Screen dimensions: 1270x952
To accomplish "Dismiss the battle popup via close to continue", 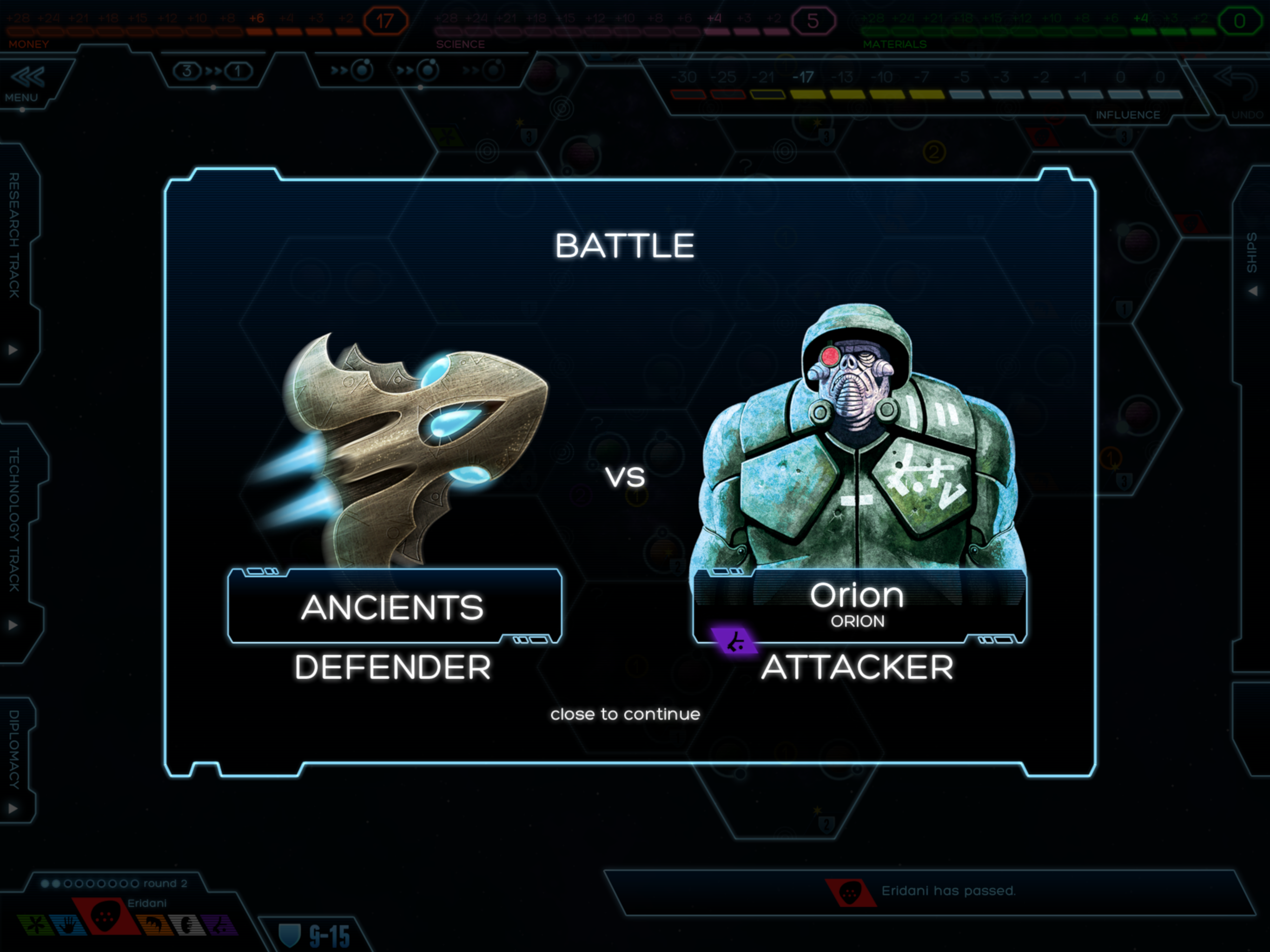I will tap(625, 714).
